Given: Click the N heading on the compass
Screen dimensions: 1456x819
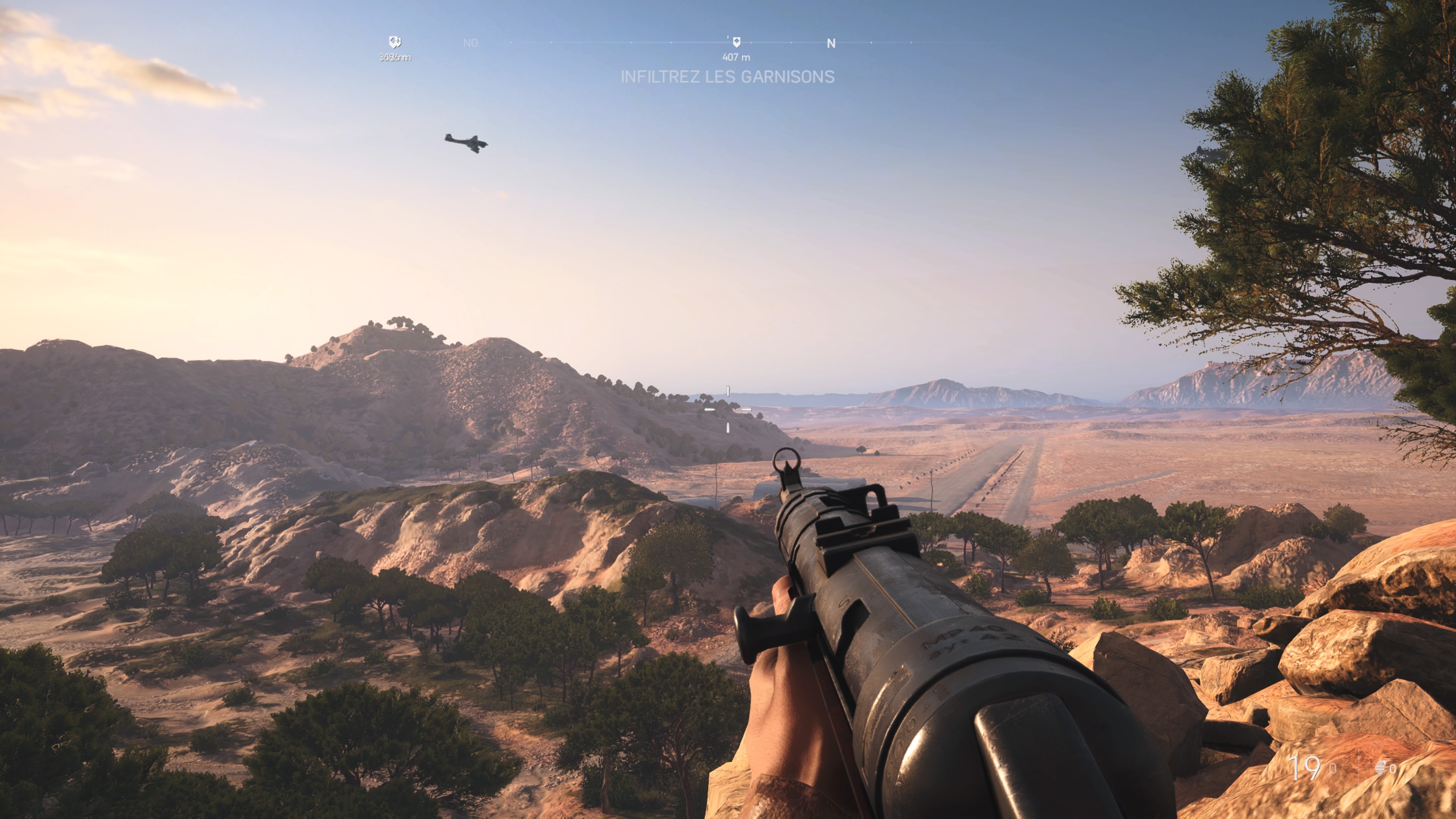Looking at the screenshot, I should point(831,44).
